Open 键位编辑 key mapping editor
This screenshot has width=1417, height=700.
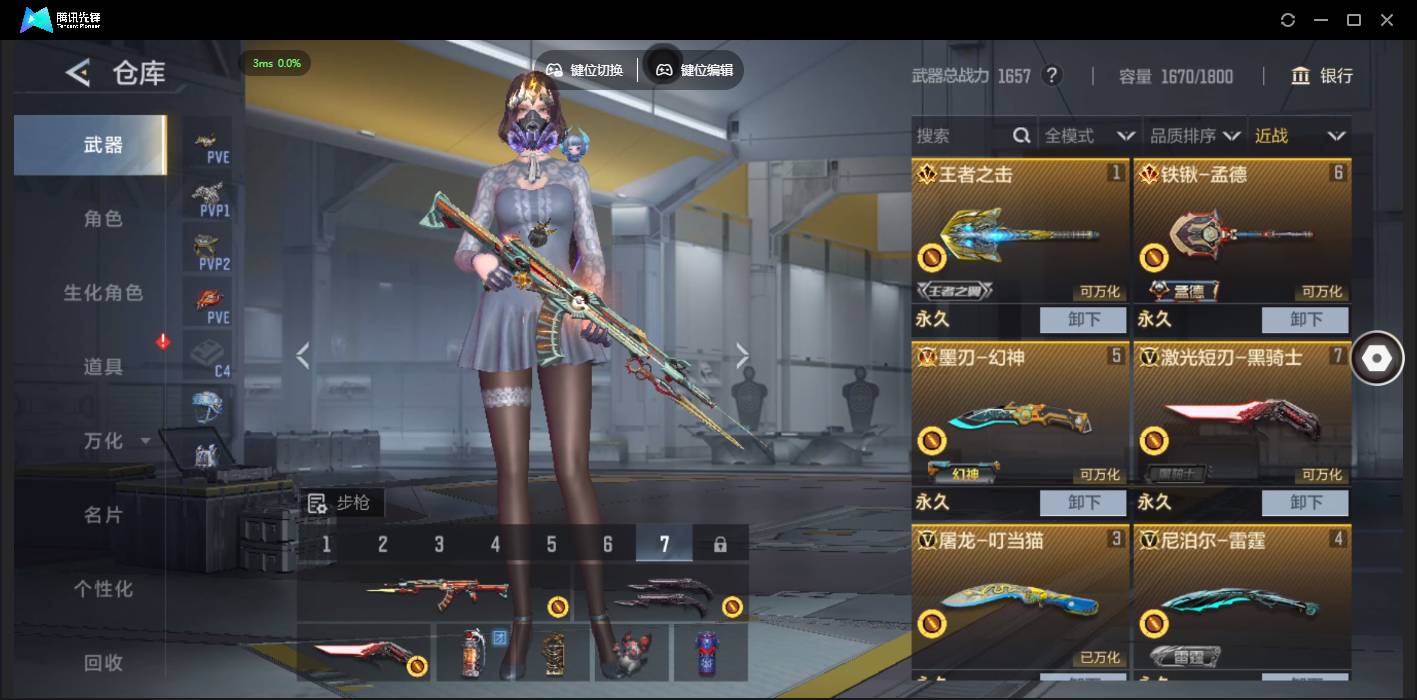695,70
